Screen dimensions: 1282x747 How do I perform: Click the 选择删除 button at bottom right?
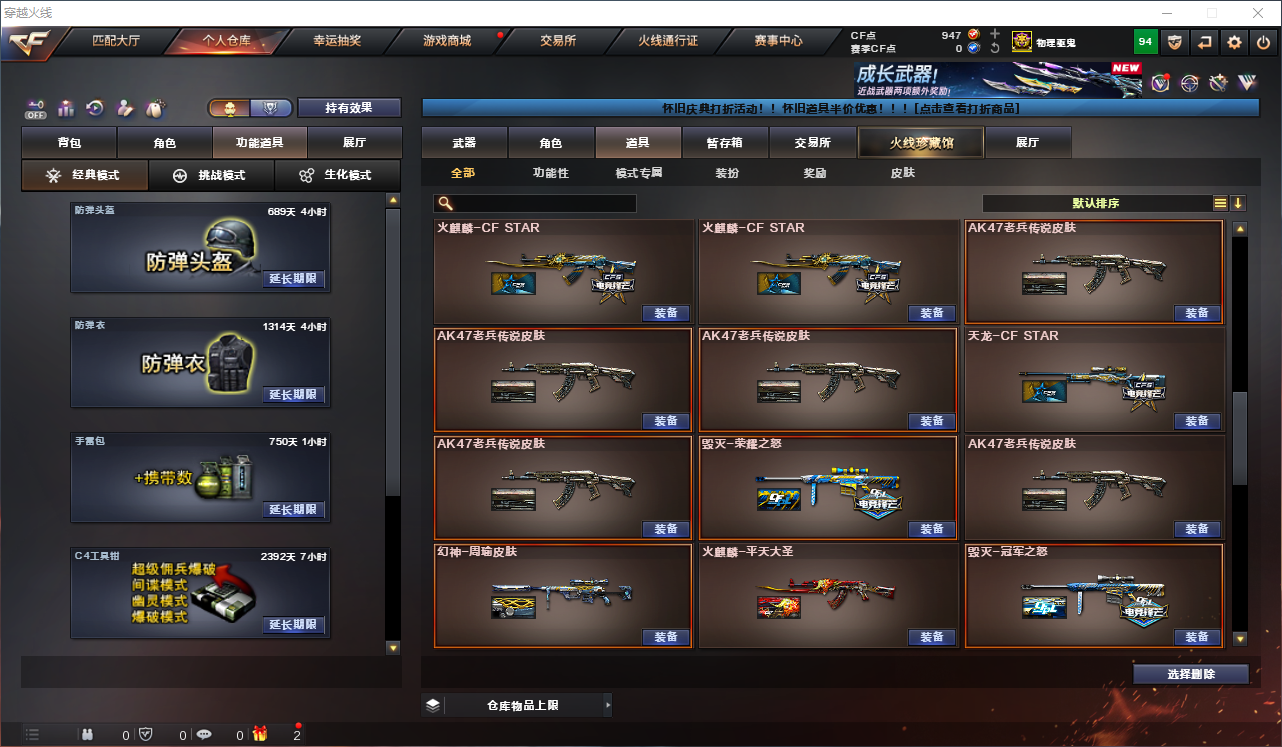pos(1191,673)
